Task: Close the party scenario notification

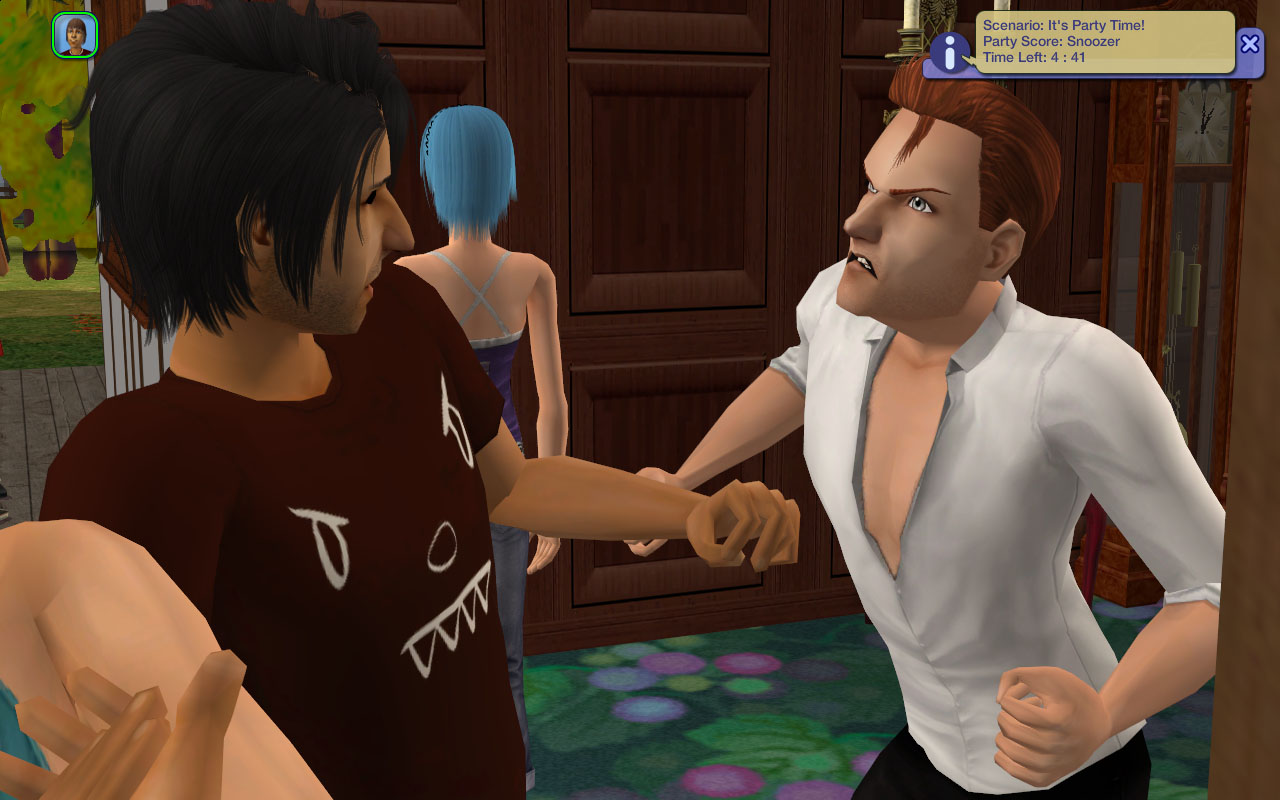Action: click(x=1249, y=43)
